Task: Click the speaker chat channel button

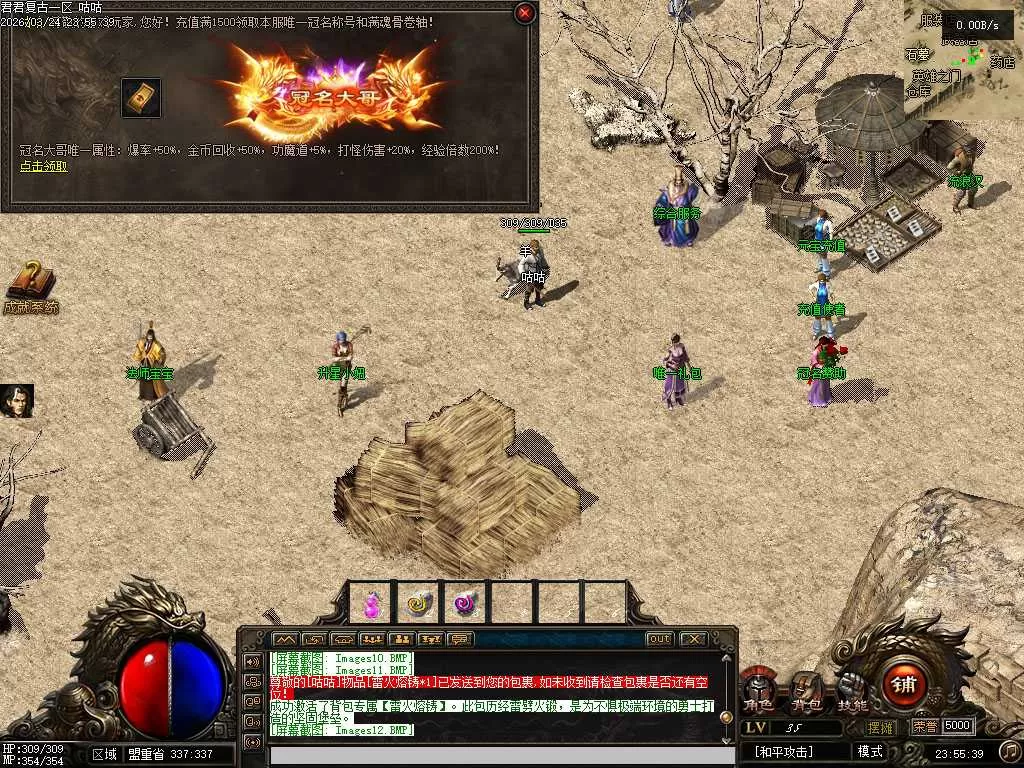Action: tap(251, 661)
